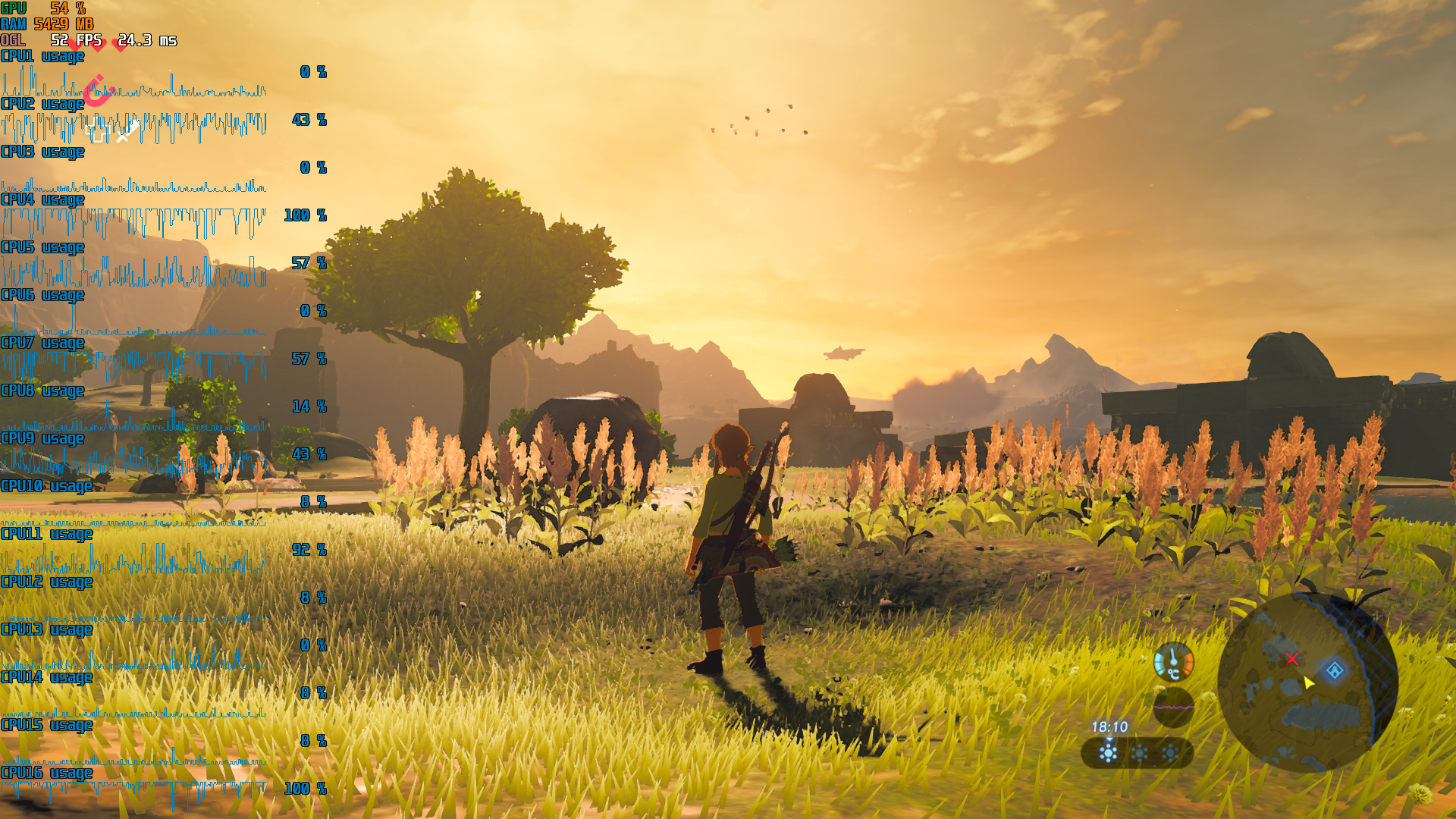The width and height of the screenshot is (1456, 819).
Task: Open the circular minimap
Action: (x=1307, y=682)
